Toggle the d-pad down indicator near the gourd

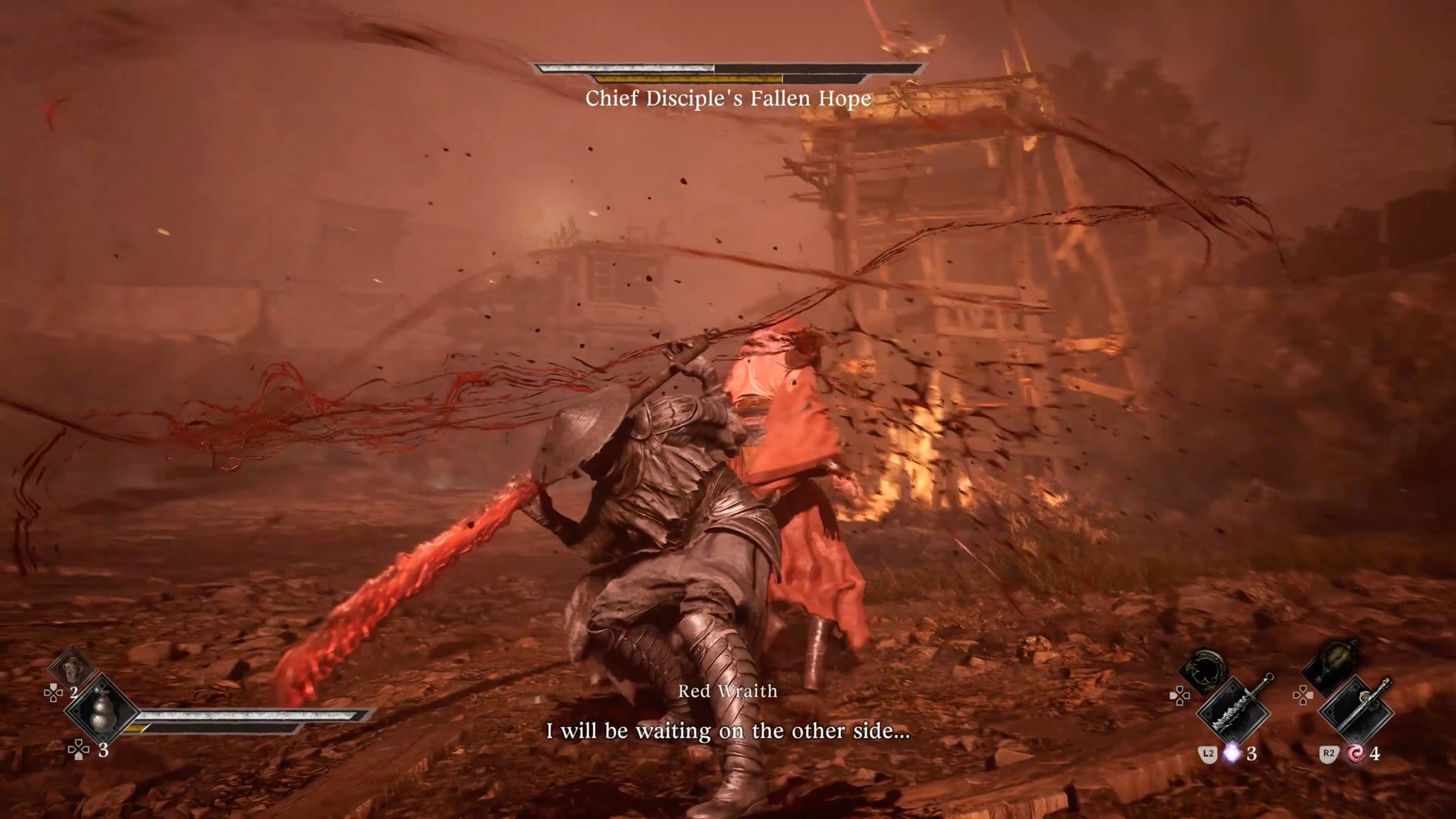(79, 751)
